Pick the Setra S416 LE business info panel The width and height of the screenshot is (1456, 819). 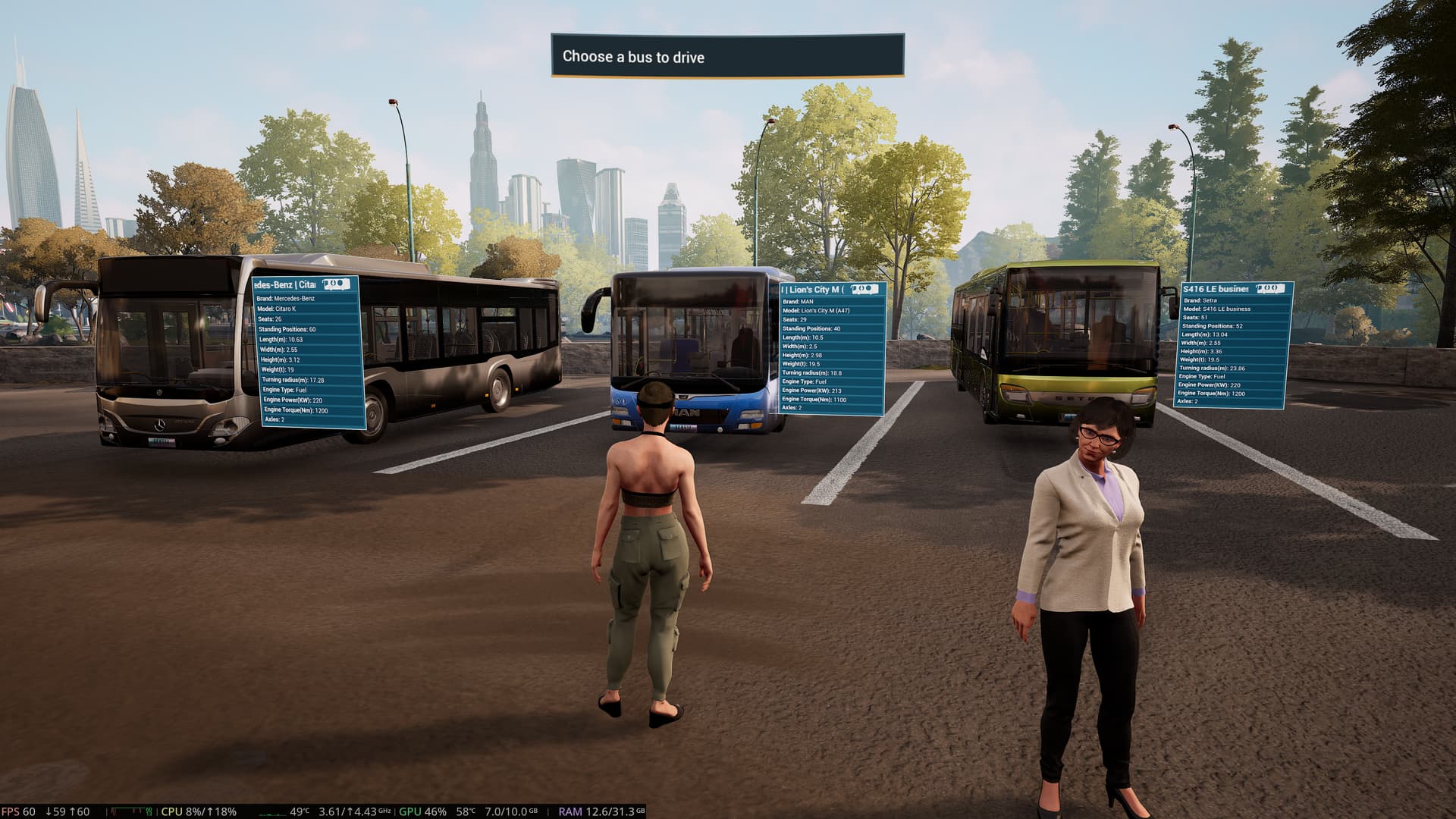point(1232,345)
